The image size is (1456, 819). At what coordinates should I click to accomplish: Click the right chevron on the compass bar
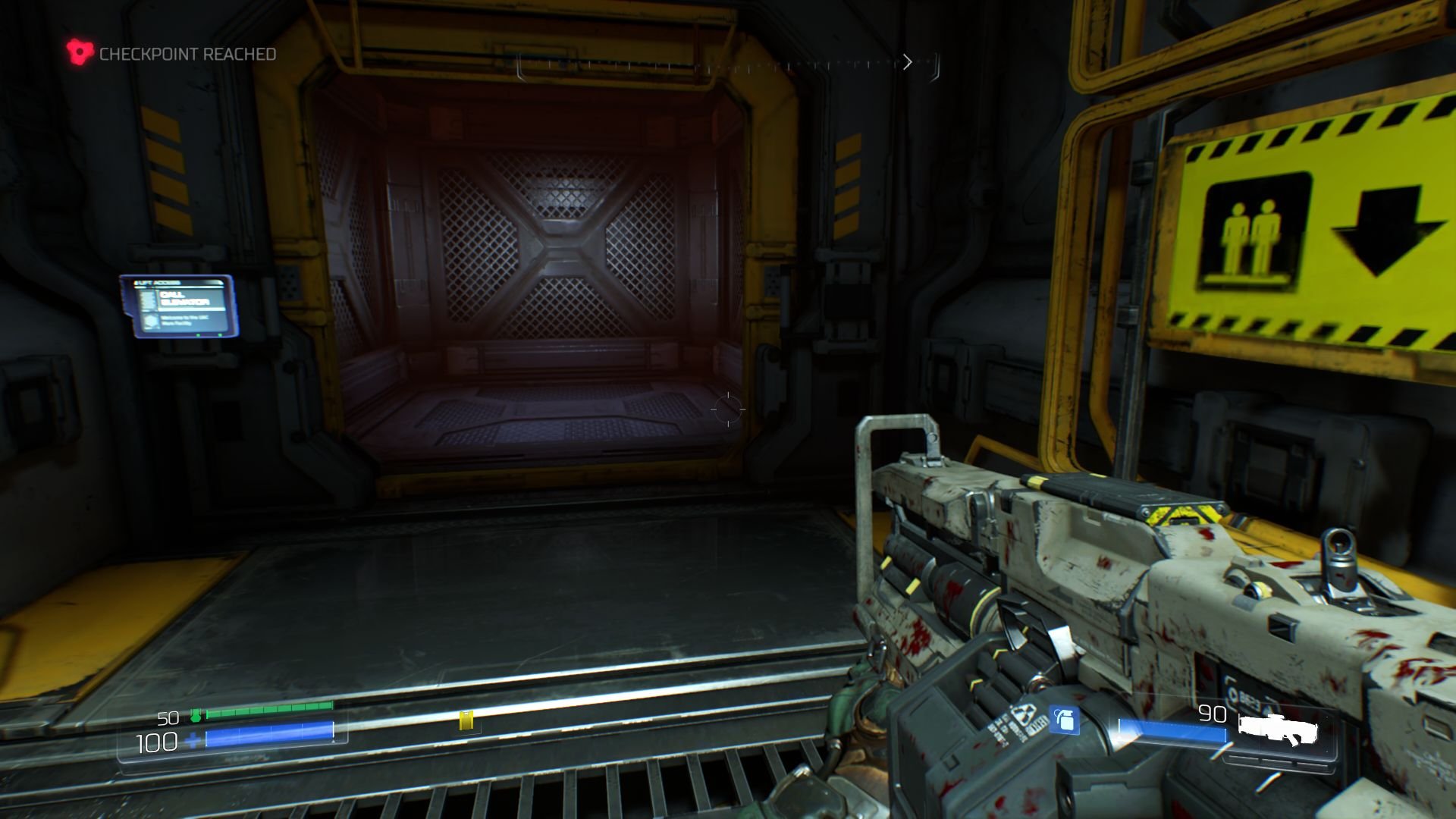908,62
